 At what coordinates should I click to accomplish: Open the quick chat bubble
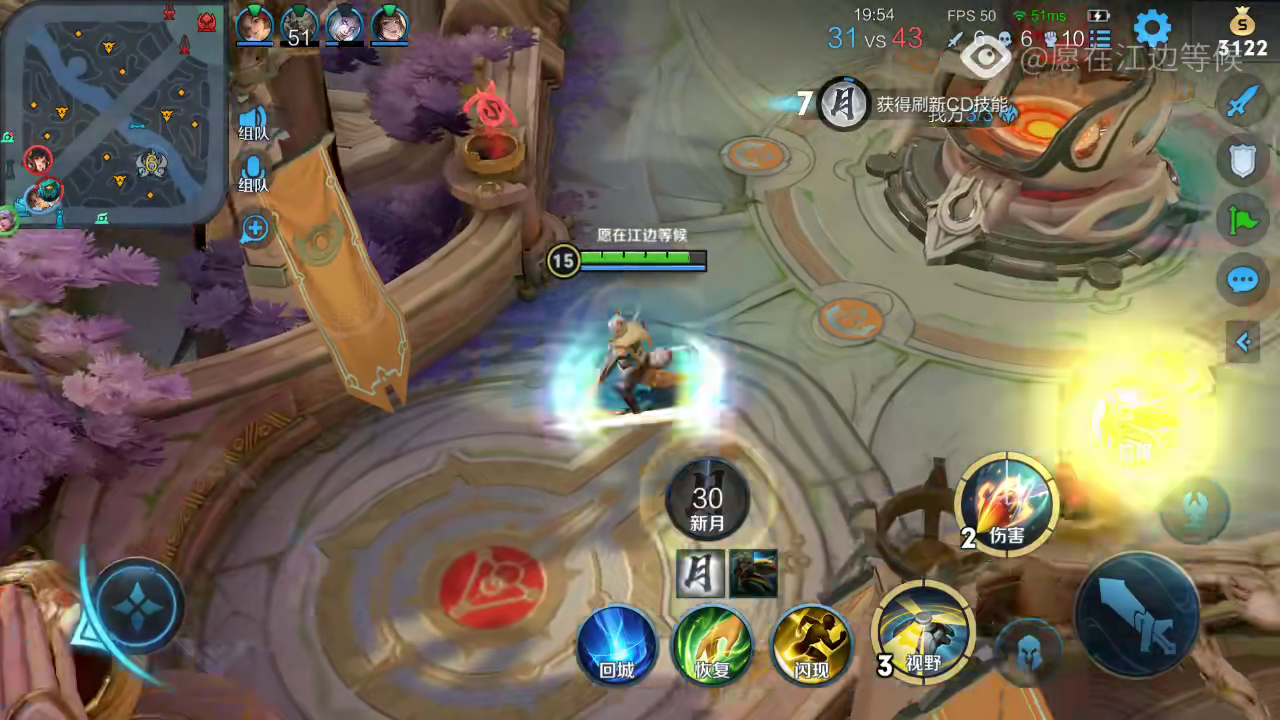click(x=1243, y=280)
